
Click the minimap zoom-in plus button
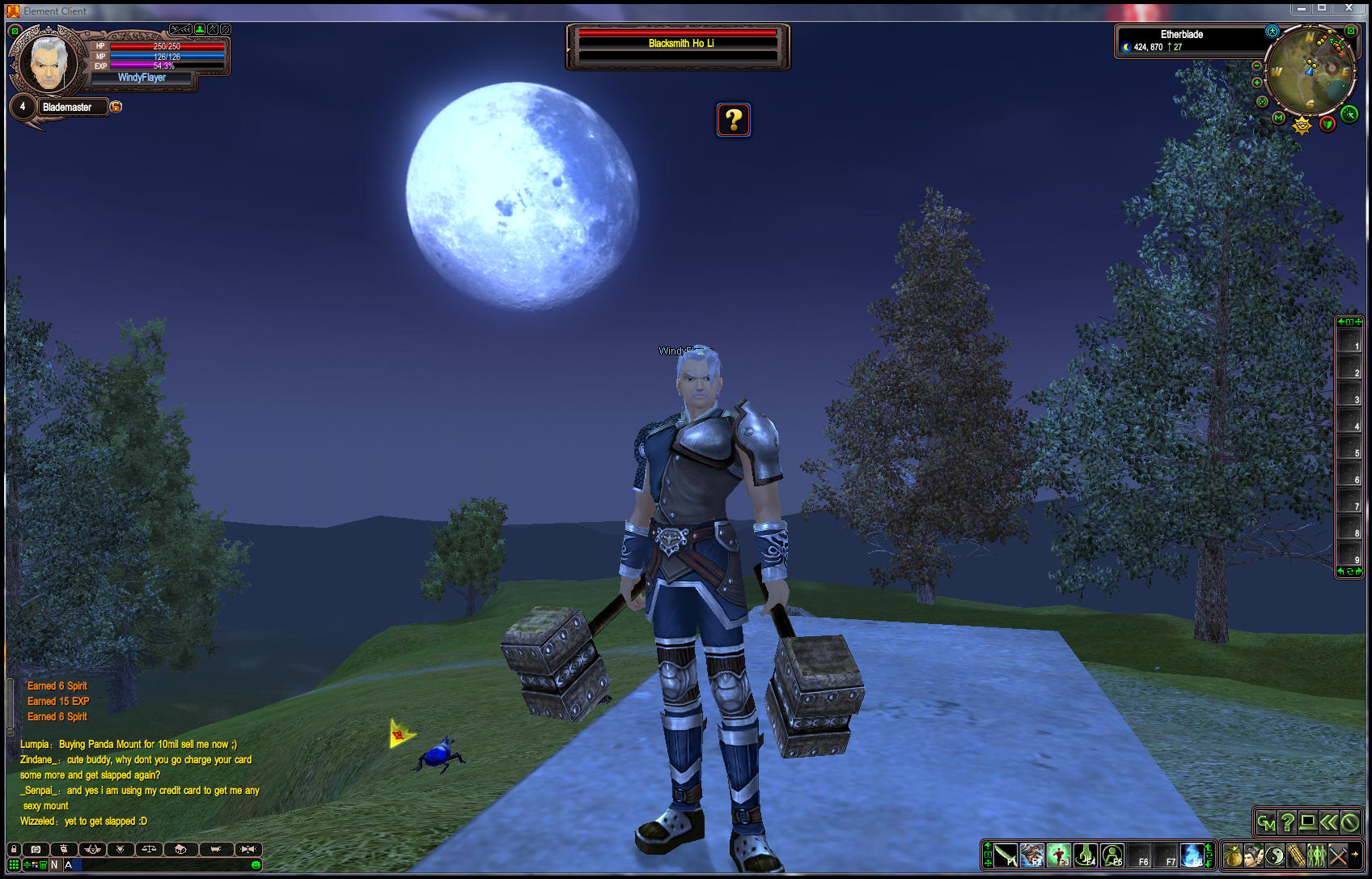click(1257, 83)
